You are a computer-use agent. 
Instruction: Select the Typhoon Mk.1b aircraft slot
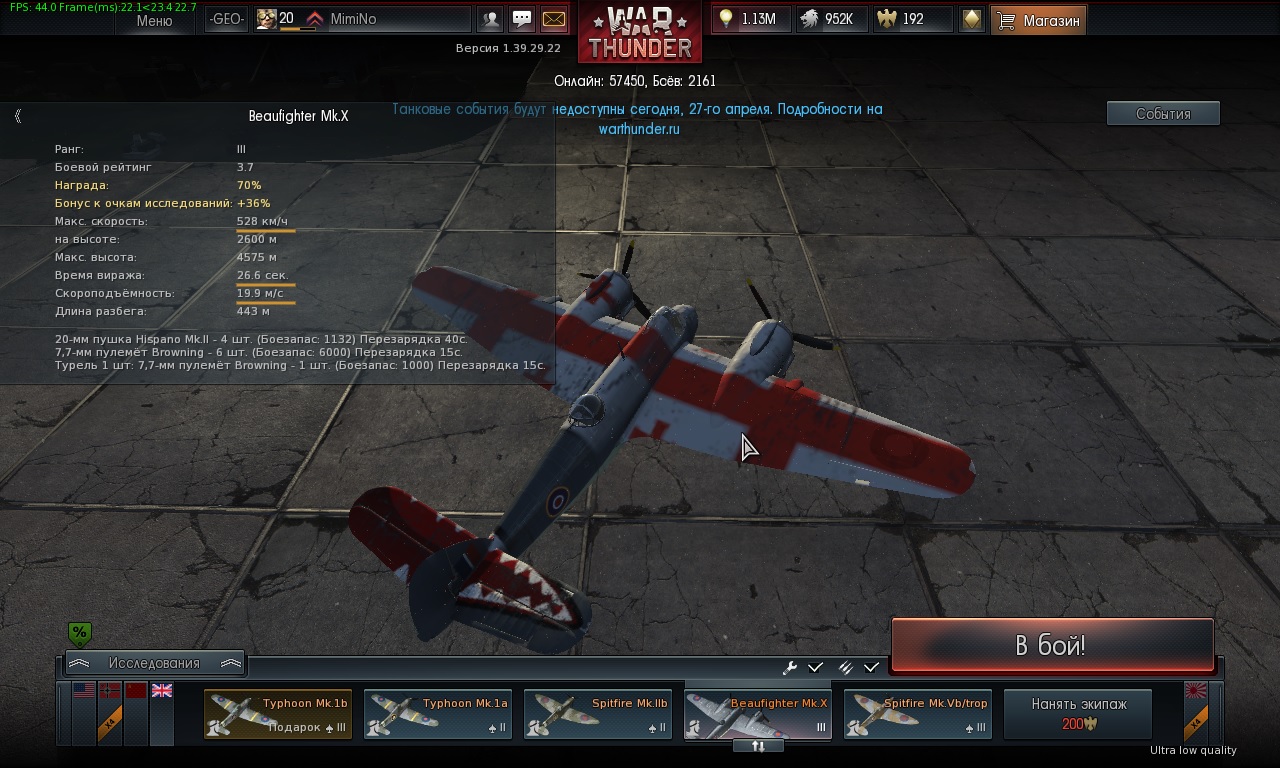[277, 714]
